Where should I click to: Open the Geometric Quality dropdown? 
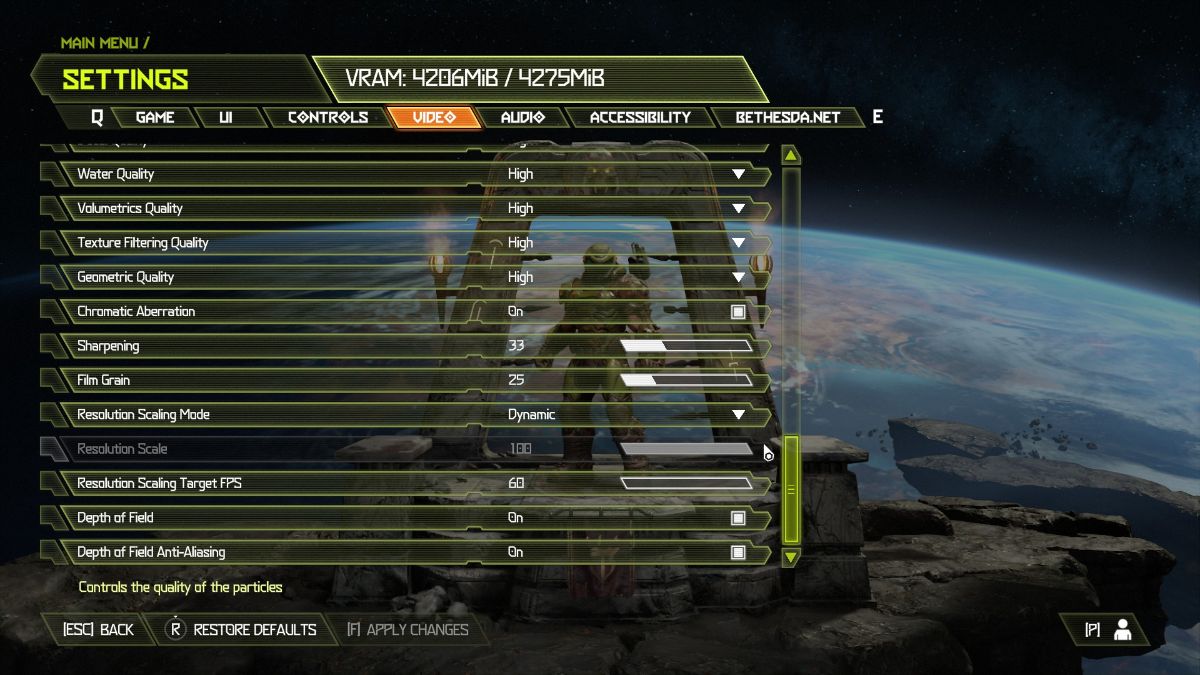[x=738, y=277]
